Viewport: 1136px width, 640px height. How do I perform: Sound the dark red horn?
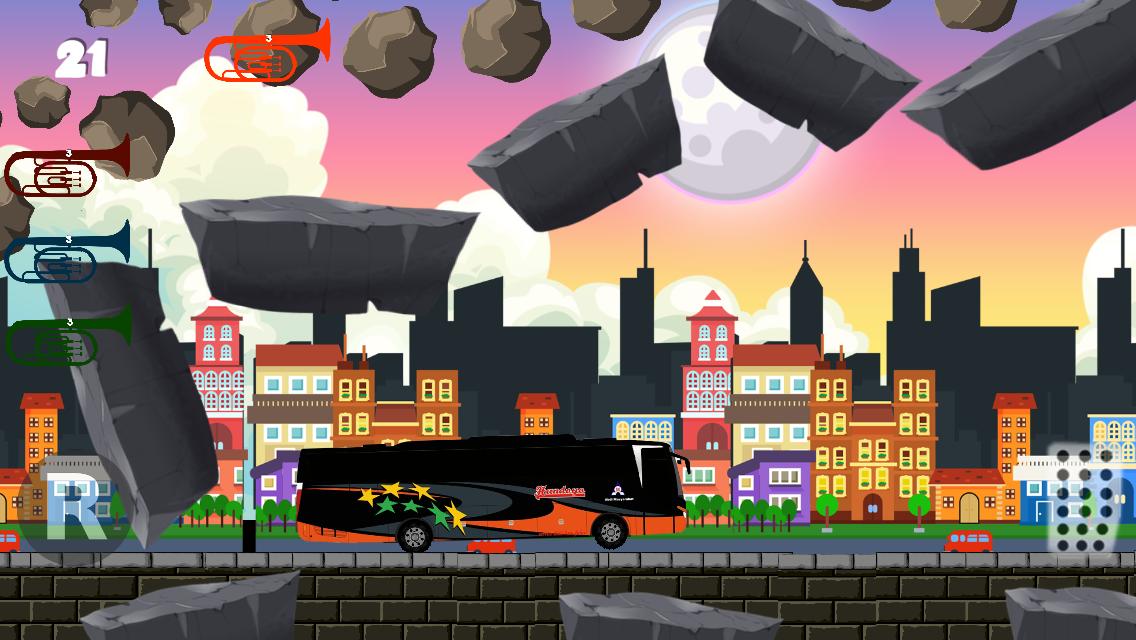[67, 170]
